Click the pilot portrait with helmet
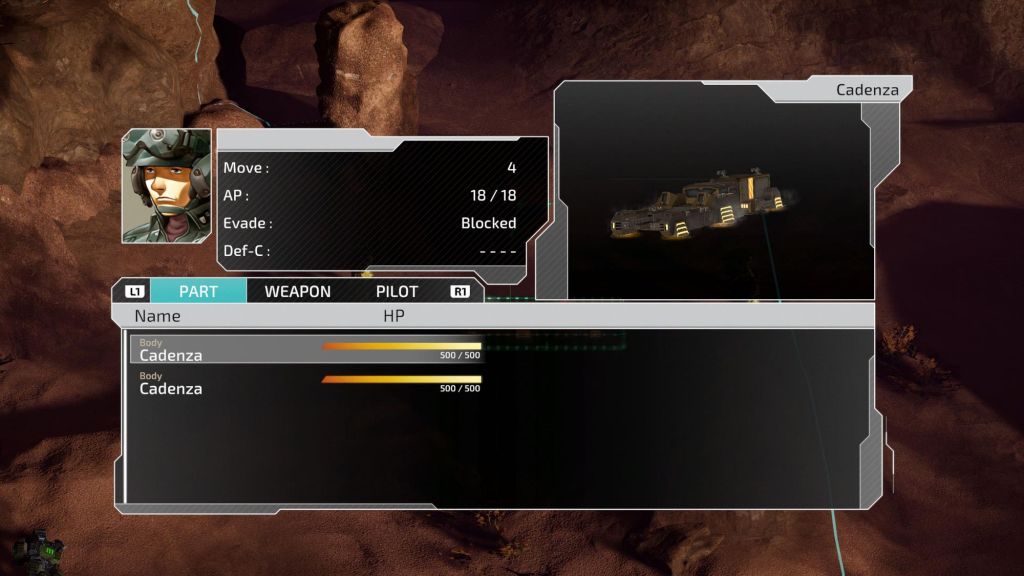The height and width of the screenshot is (576, 1024). pyautogui.click(x=167, y=185)
